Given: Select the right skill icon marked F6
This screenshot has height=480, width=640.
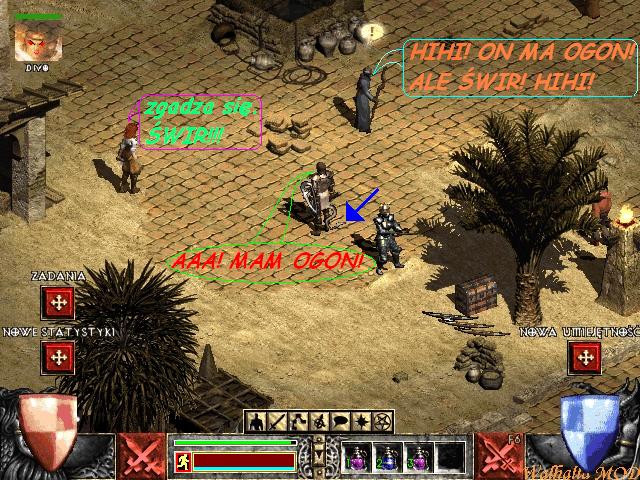Looking at the screenshot, I should (495, 455).
